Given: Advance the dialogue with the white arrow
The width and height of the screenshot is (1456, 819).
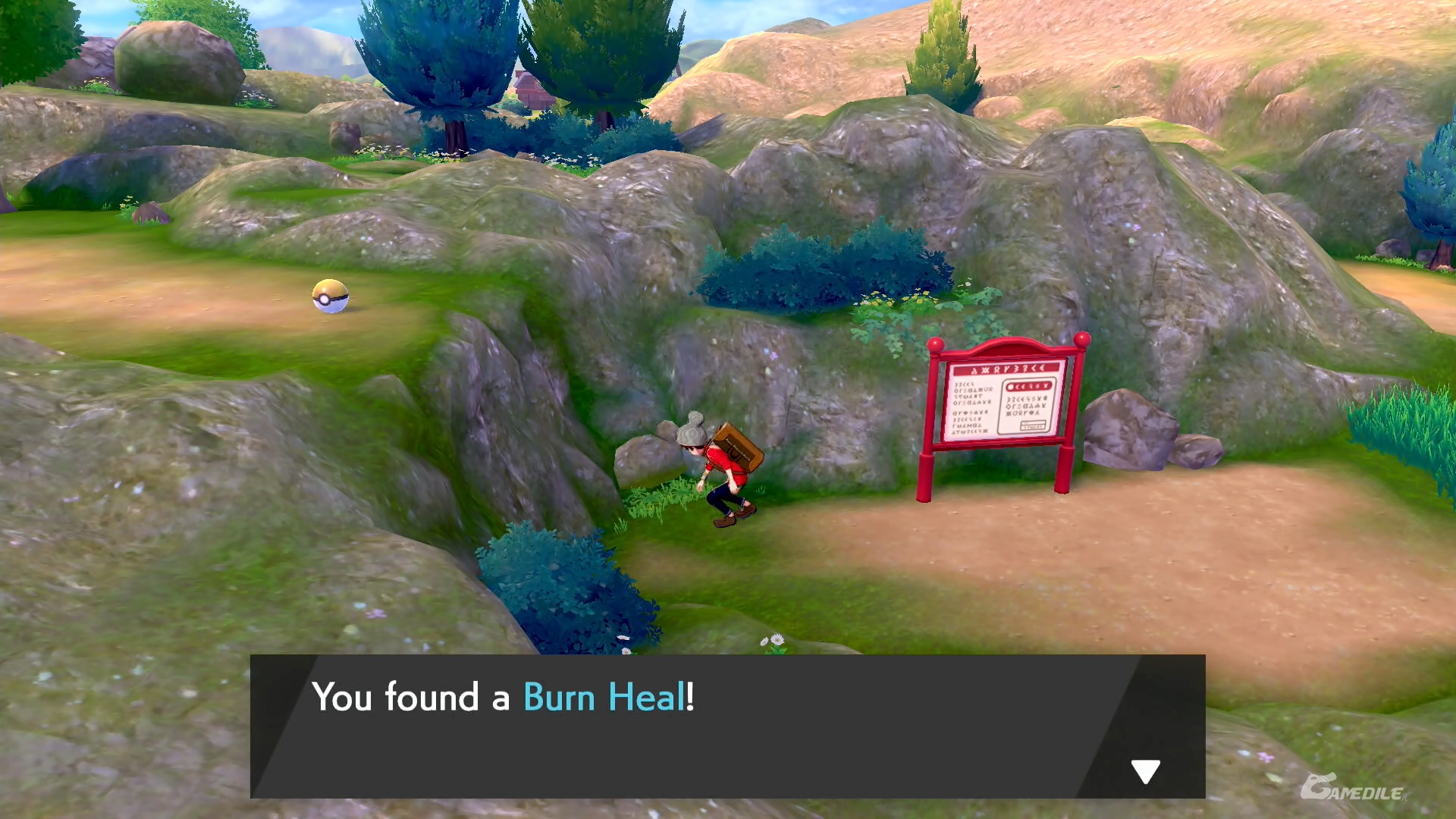Looking at the screenshot, I should pos(1145,770).
